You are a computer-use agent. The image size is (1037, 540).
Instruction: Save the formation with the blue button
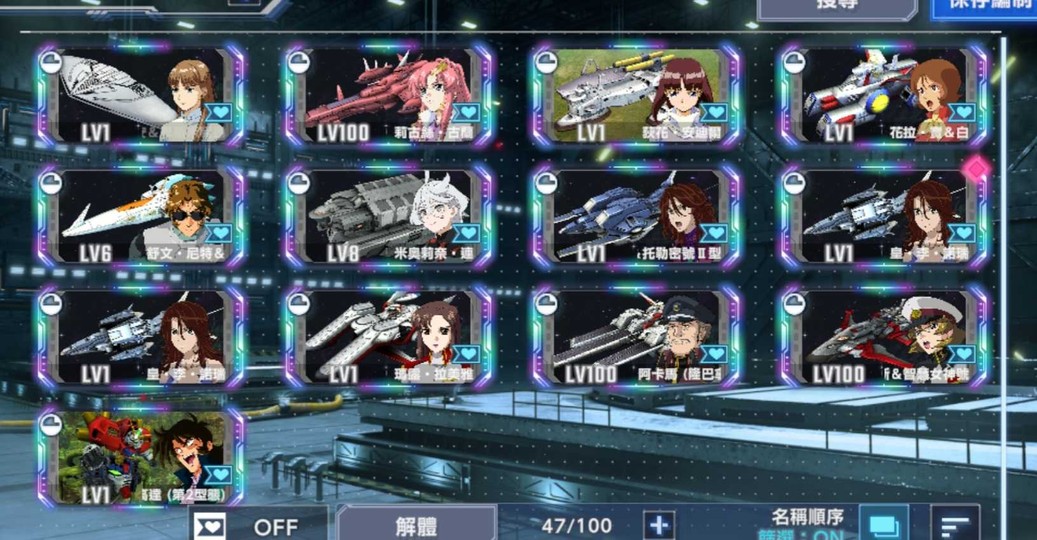pos(984,6)
